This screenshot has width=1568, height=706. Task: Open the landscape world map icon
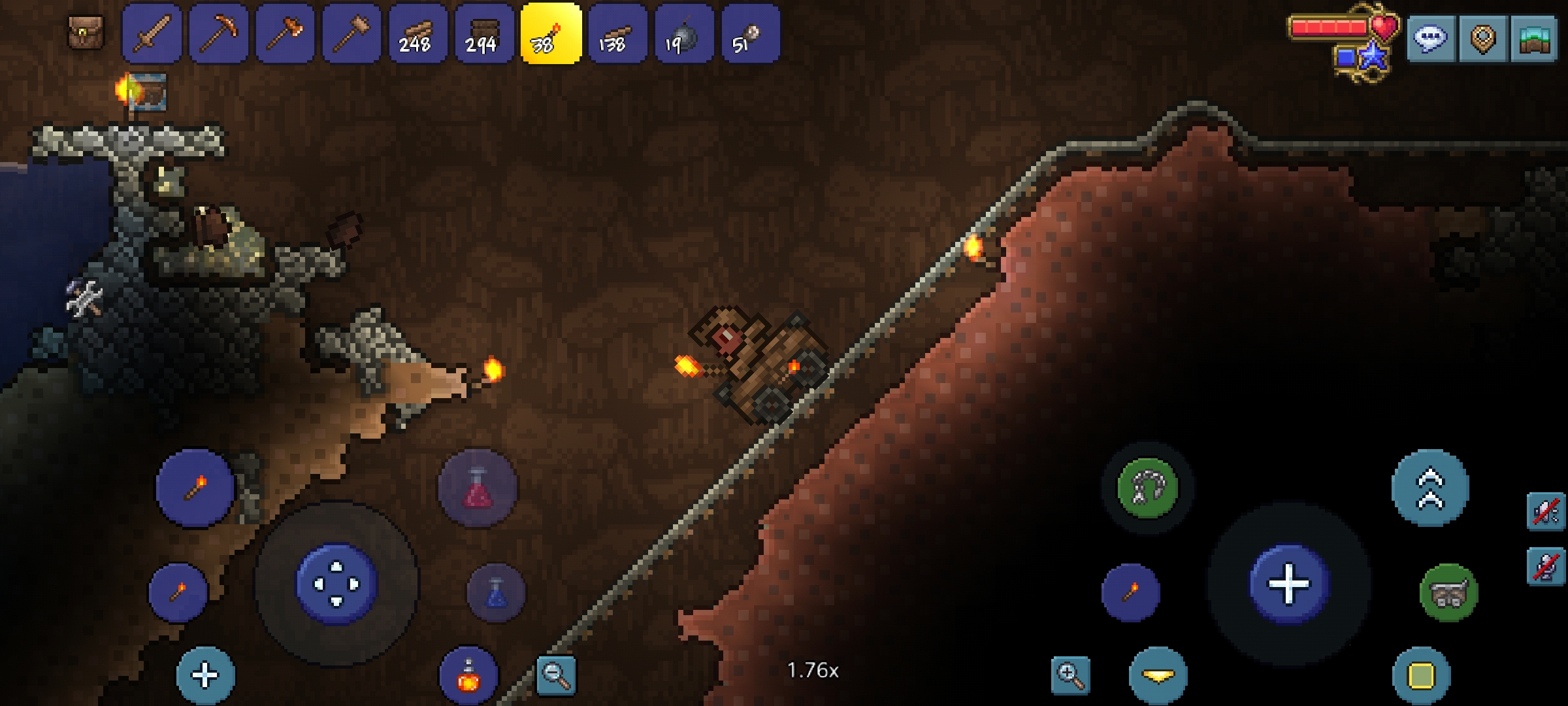(x=1535, y=39)
